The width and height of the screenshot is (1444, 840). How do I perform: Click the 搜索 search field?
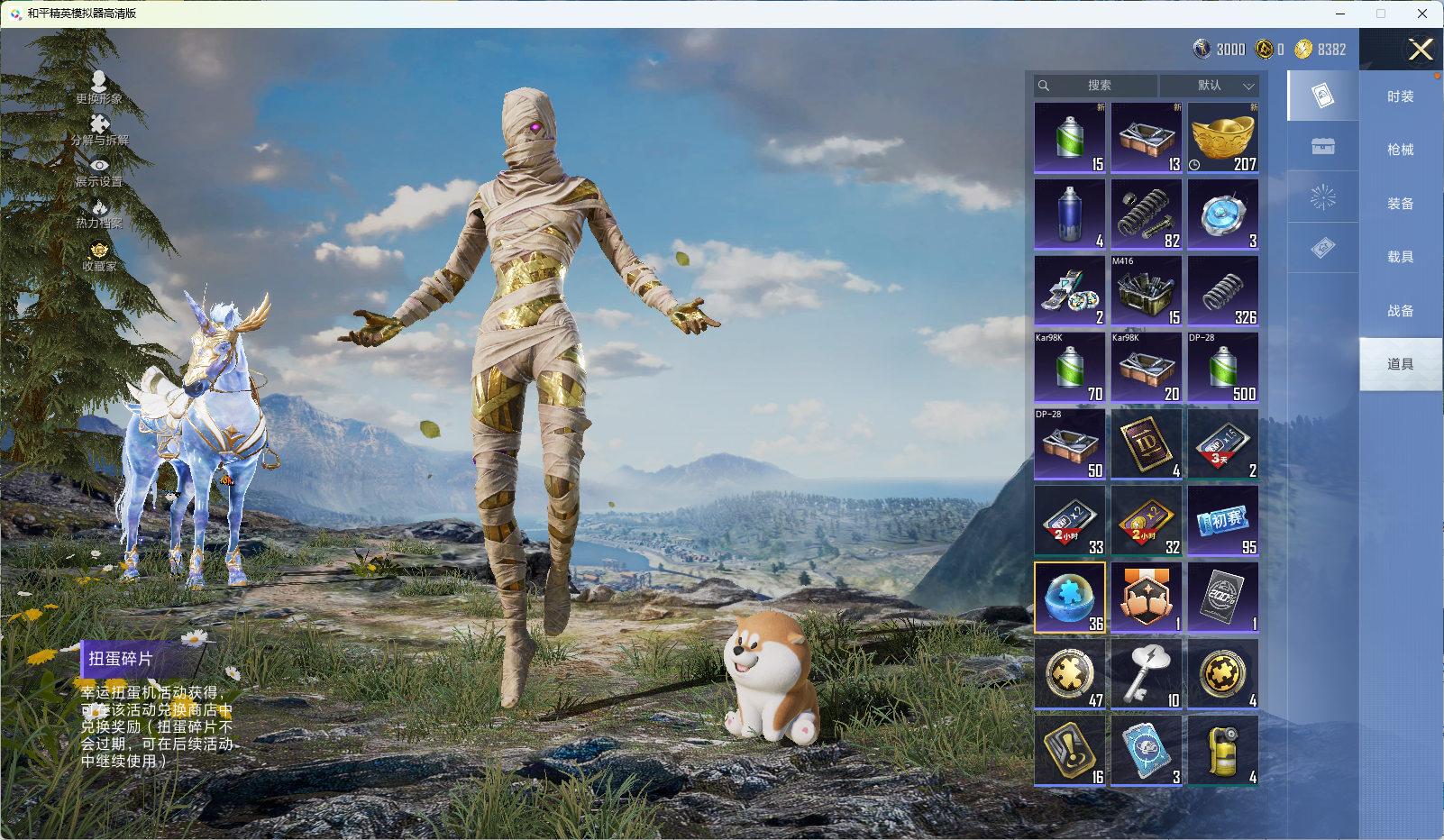pos(1098,86)
